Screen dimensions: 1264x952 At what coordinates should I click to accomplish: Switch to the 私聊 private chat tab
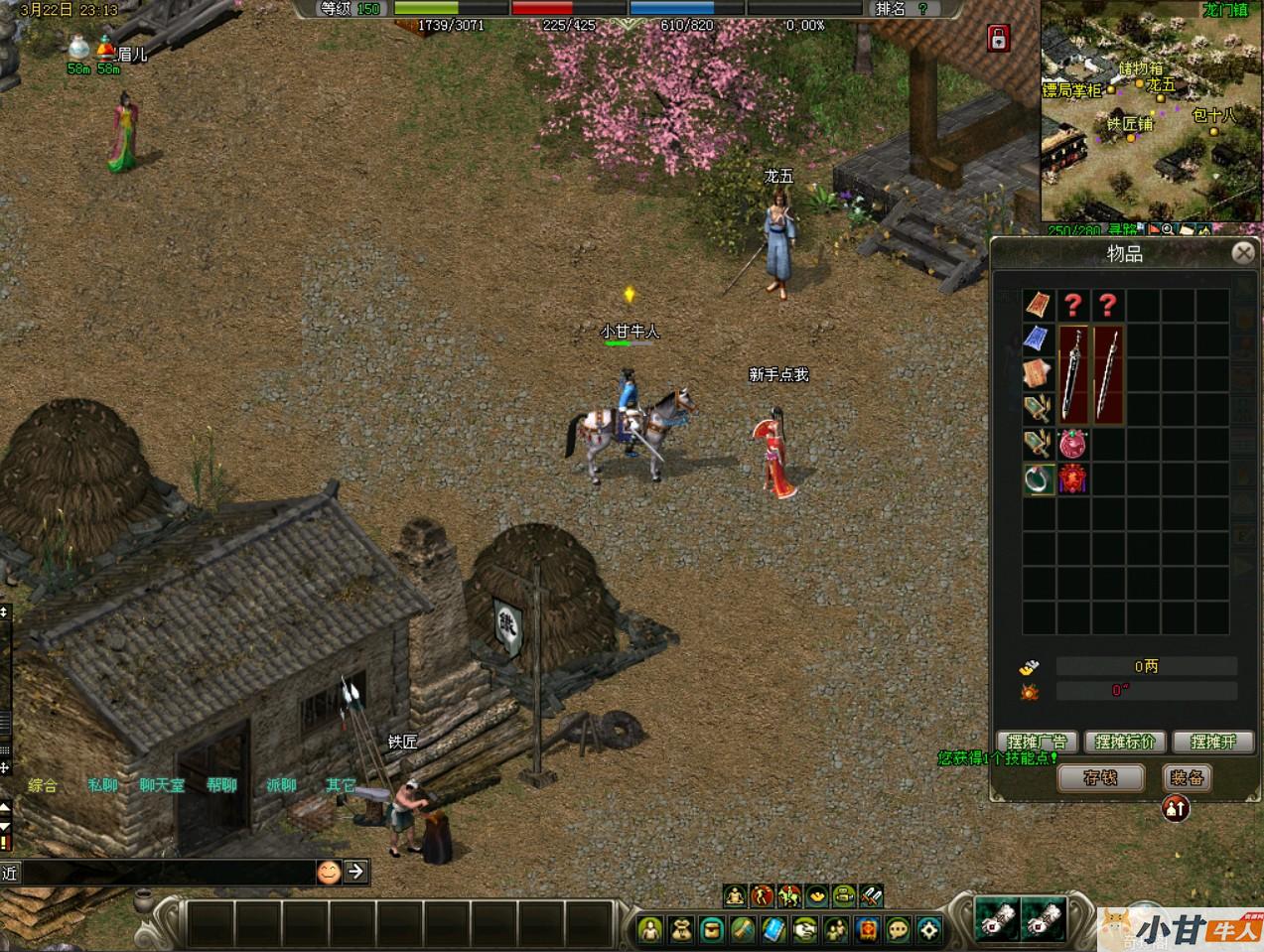[103, 785]
